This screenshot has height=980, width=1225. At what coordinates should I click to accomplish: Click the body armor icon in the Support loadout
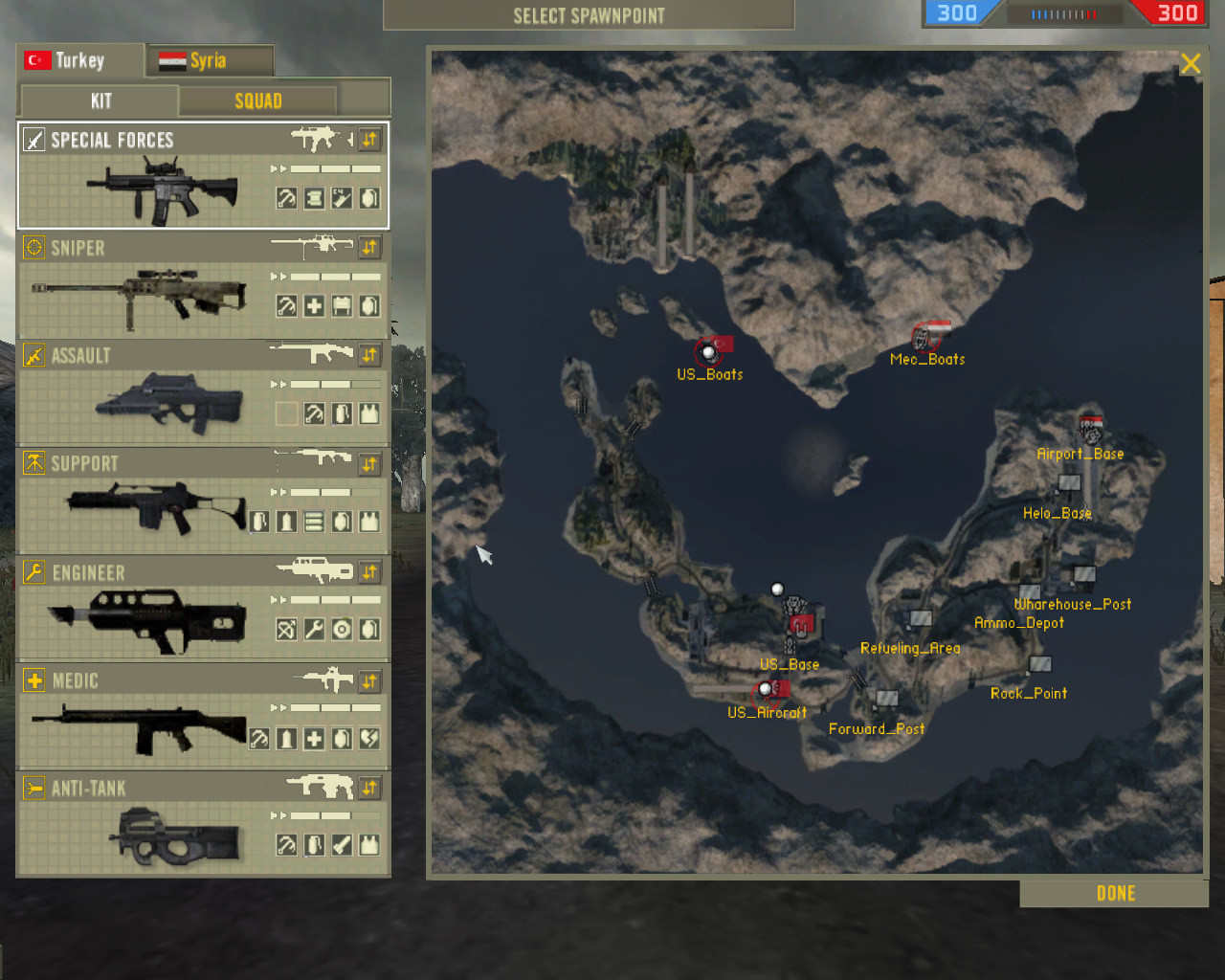point(371,522)
